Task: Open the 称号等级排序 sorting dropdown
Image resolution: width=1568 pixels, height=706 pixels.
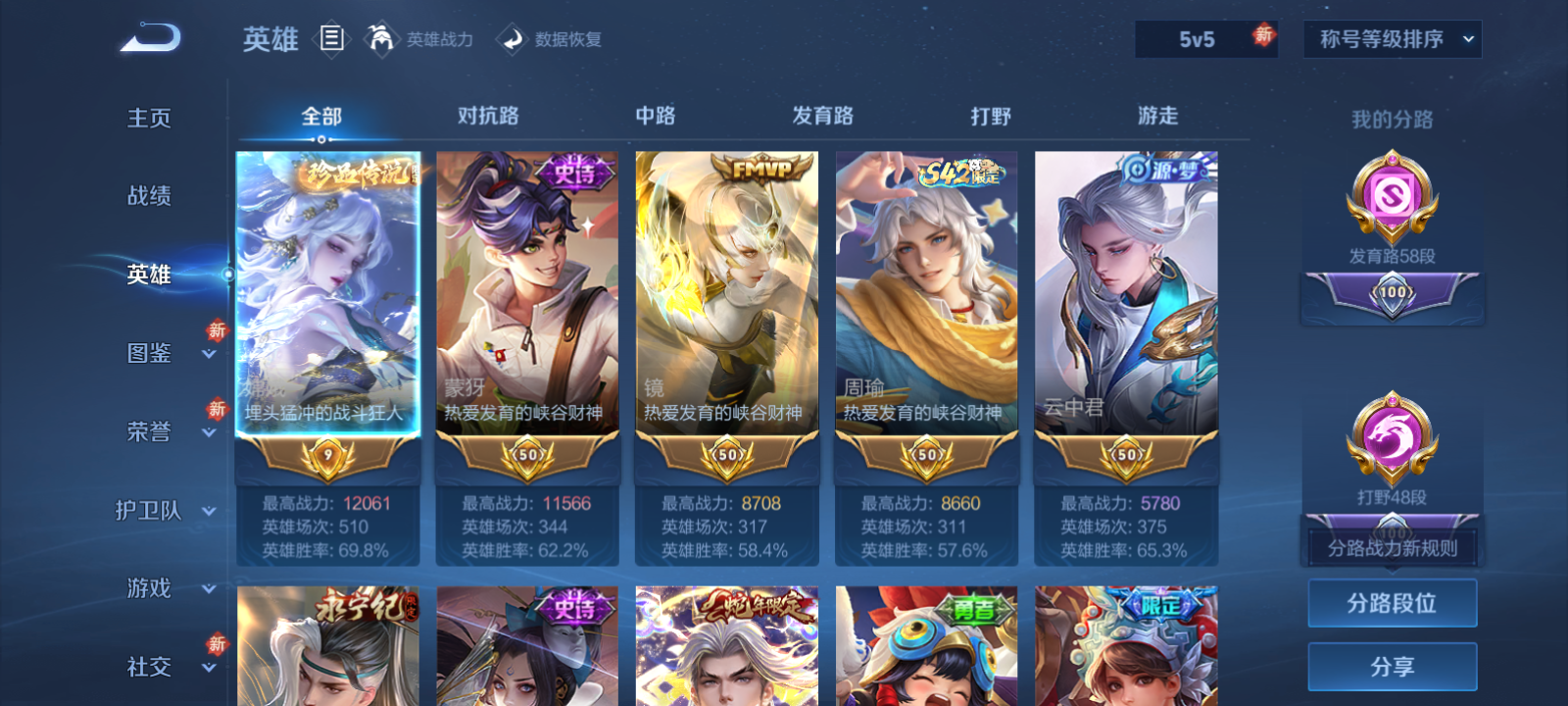Action: (x=1392, y=39)
